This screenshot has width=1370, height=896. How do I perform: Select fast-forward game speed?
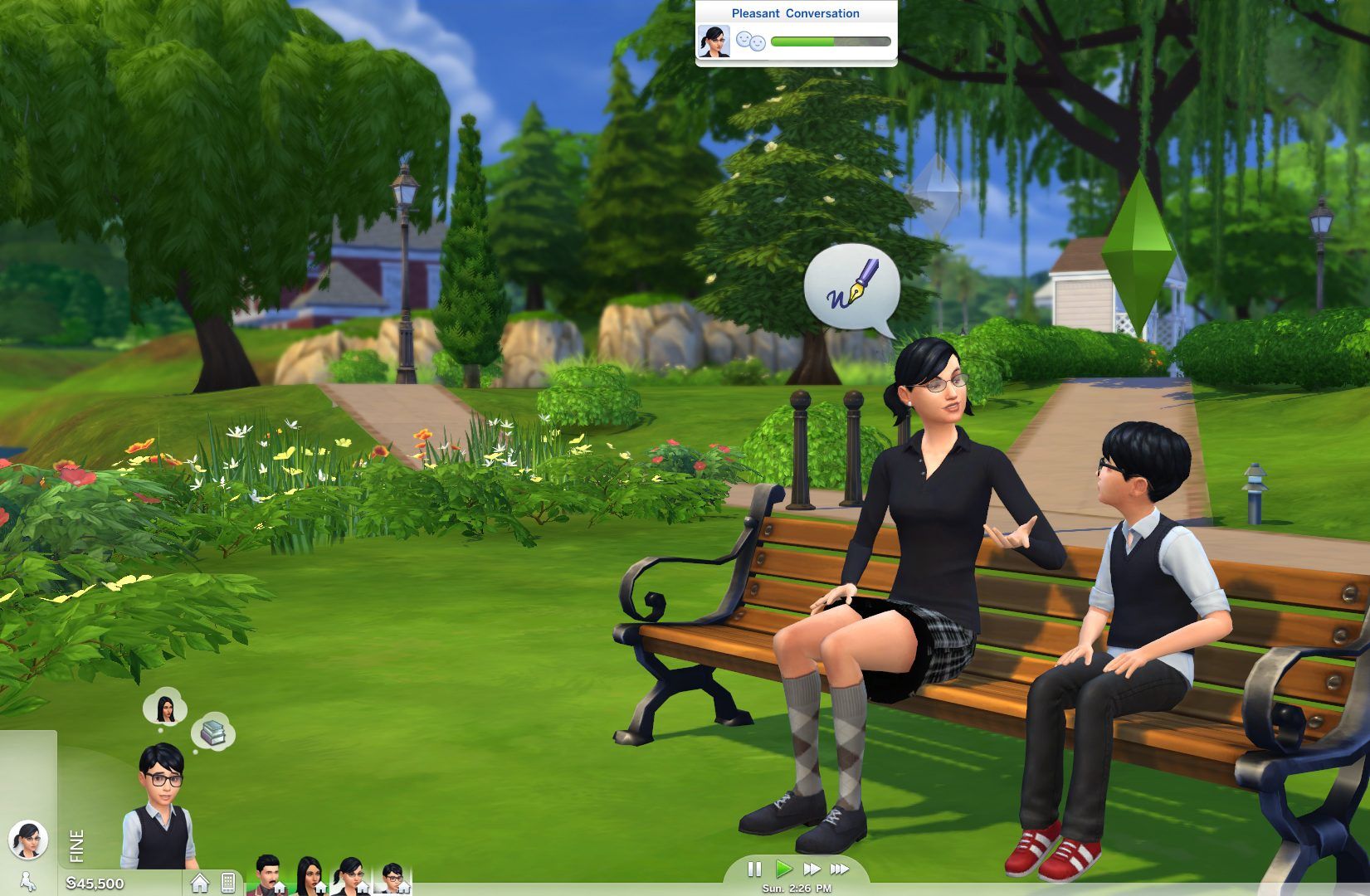click(x=811, y=869)
